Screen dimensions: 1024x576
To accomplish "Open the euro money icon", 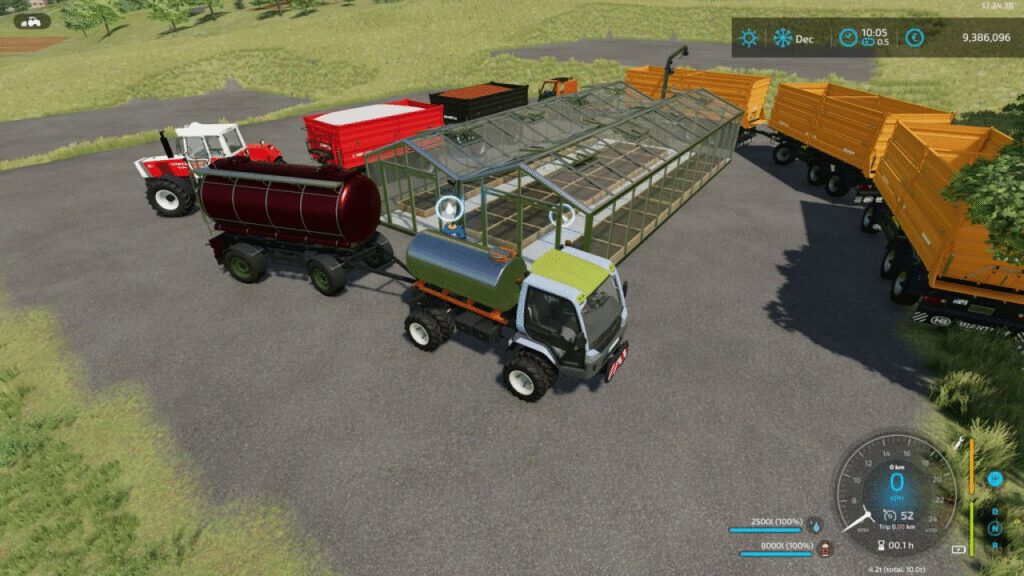I will pos(914,38).
